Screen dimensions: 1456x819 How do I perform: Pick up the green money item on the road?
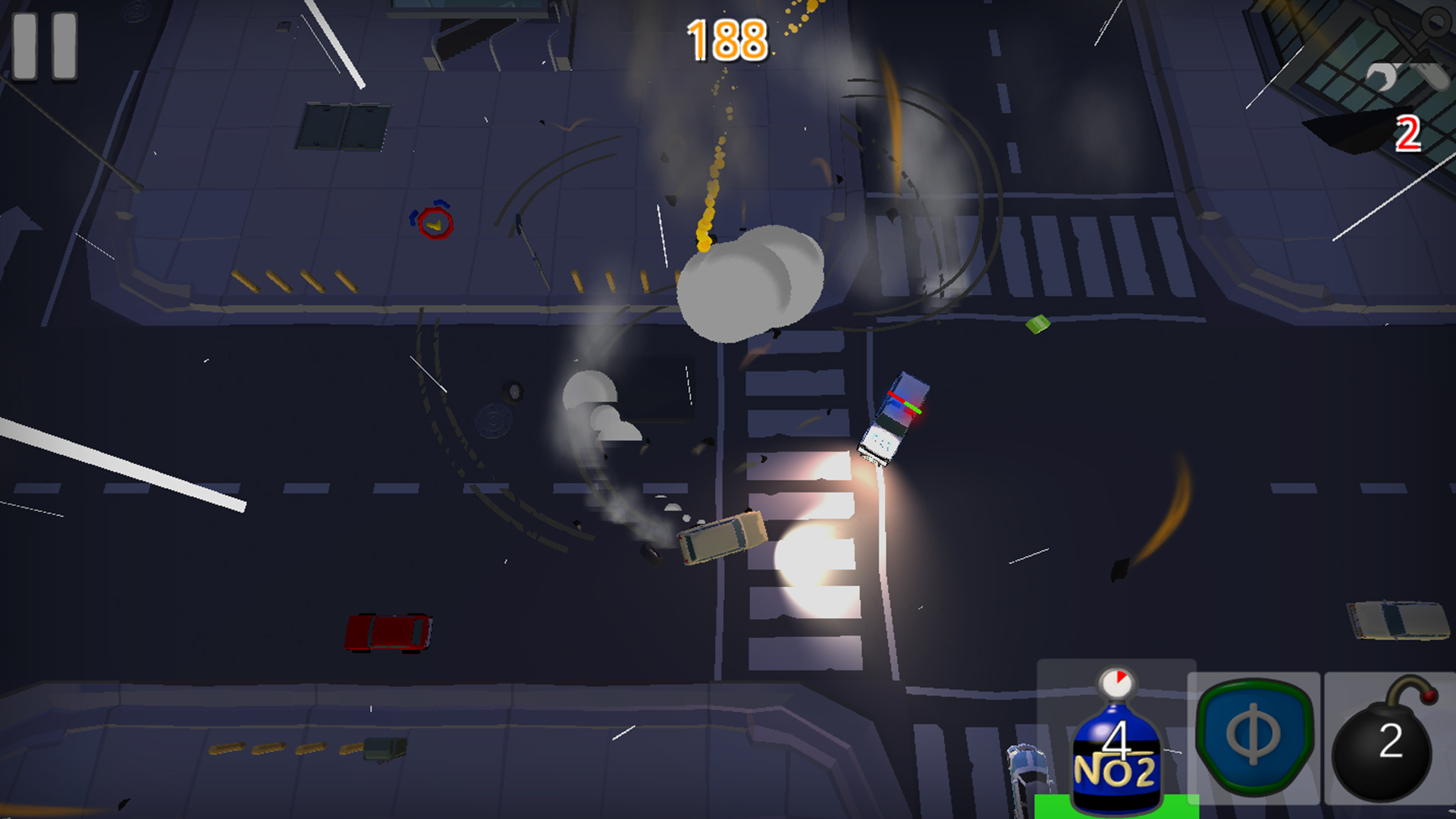[x=1037, y=325]
